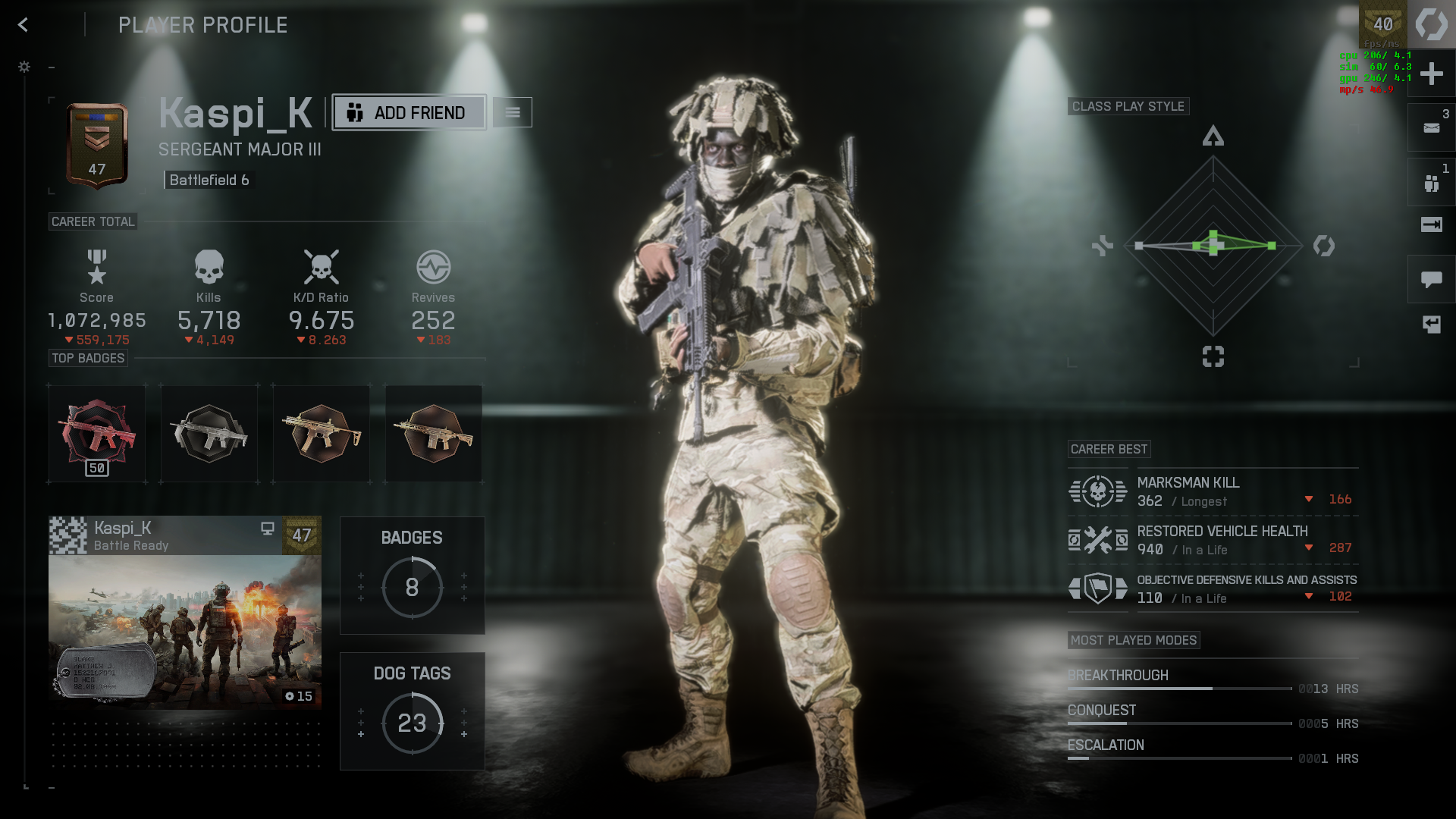Open the top-right profile swirl icon
1456x819 pixels.
[1431, 25]
